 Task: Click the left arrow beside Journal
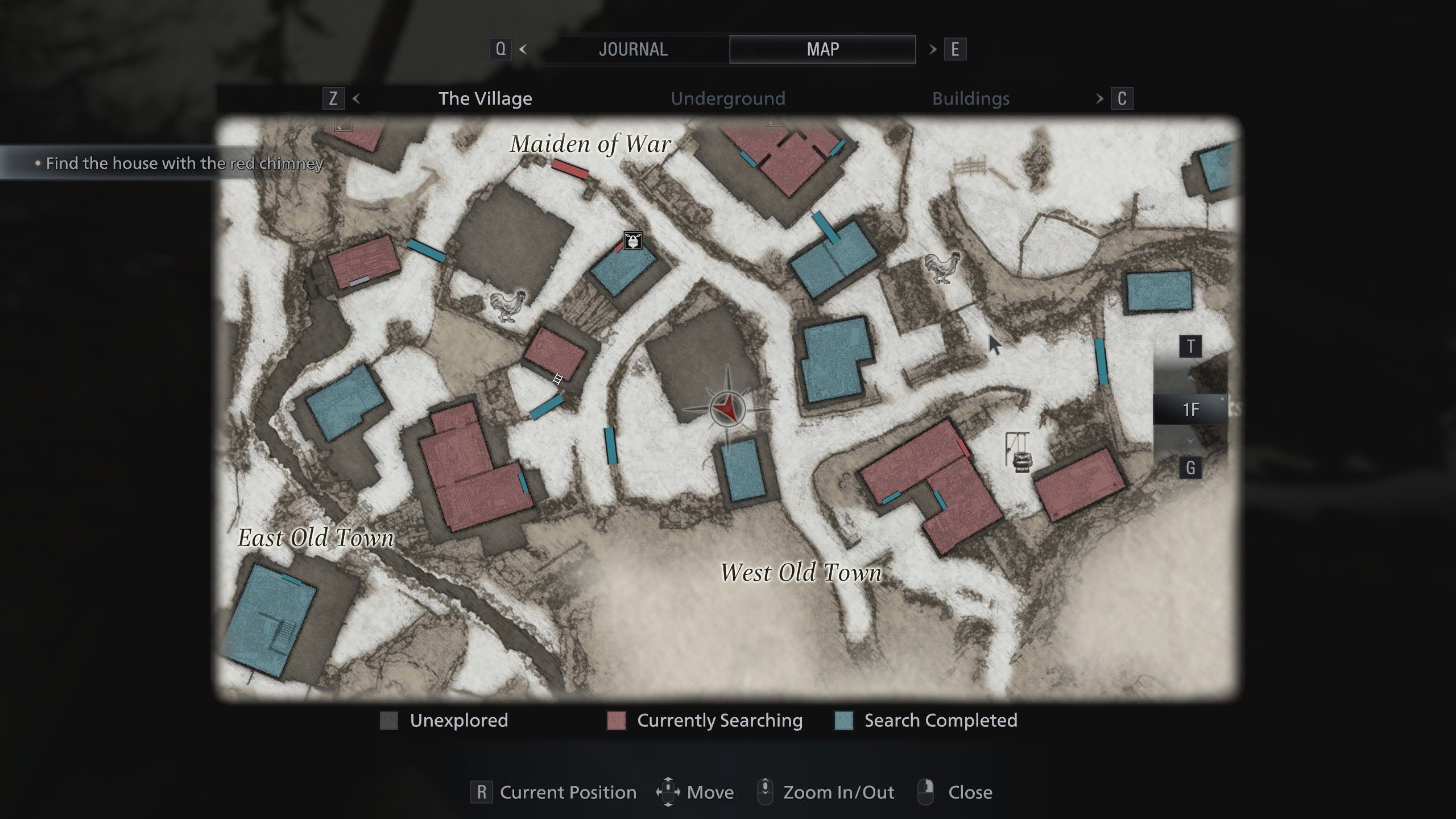click(523, 49)
